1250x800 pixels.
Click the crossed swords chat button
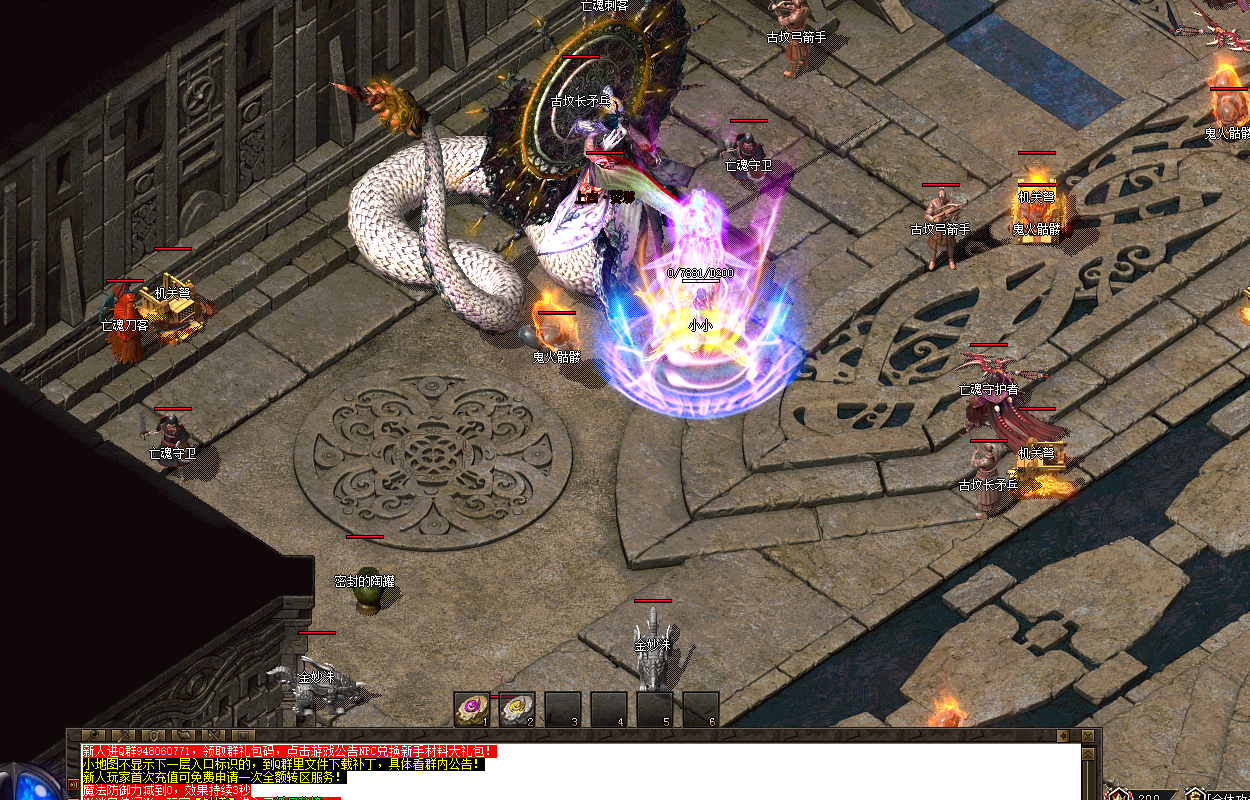[213, 735]
